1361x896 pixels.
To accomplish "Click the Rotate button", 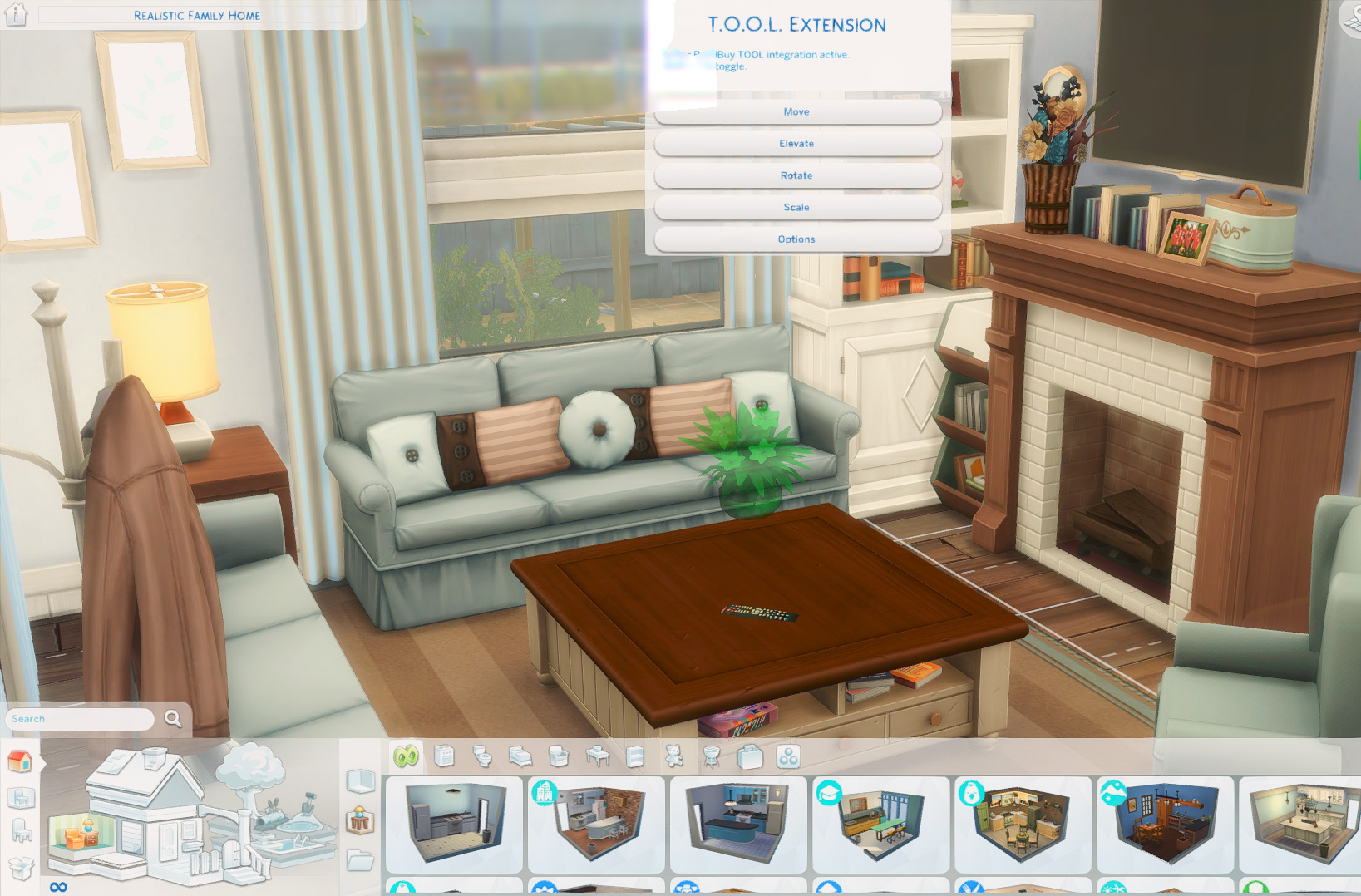I will click(x=796, y=175).
